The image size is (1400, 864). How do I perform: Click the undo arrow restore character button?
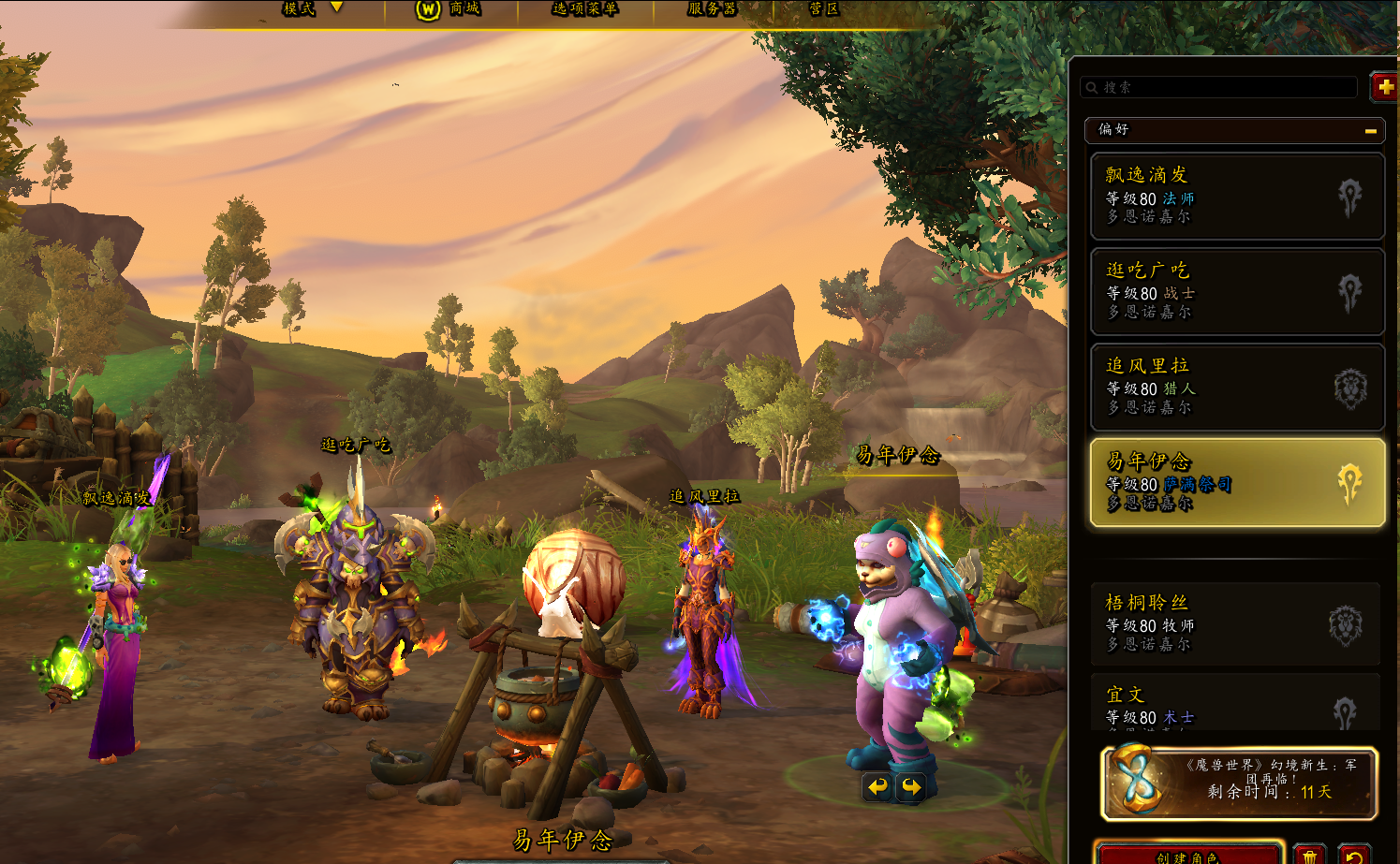tap(1353, 855)
